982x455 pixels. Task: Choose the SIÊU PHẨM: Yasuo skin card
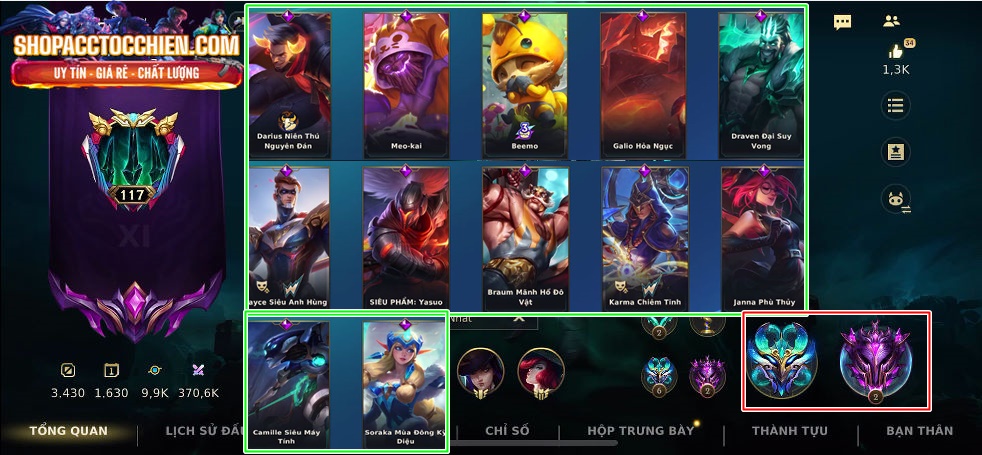[406, 238]
